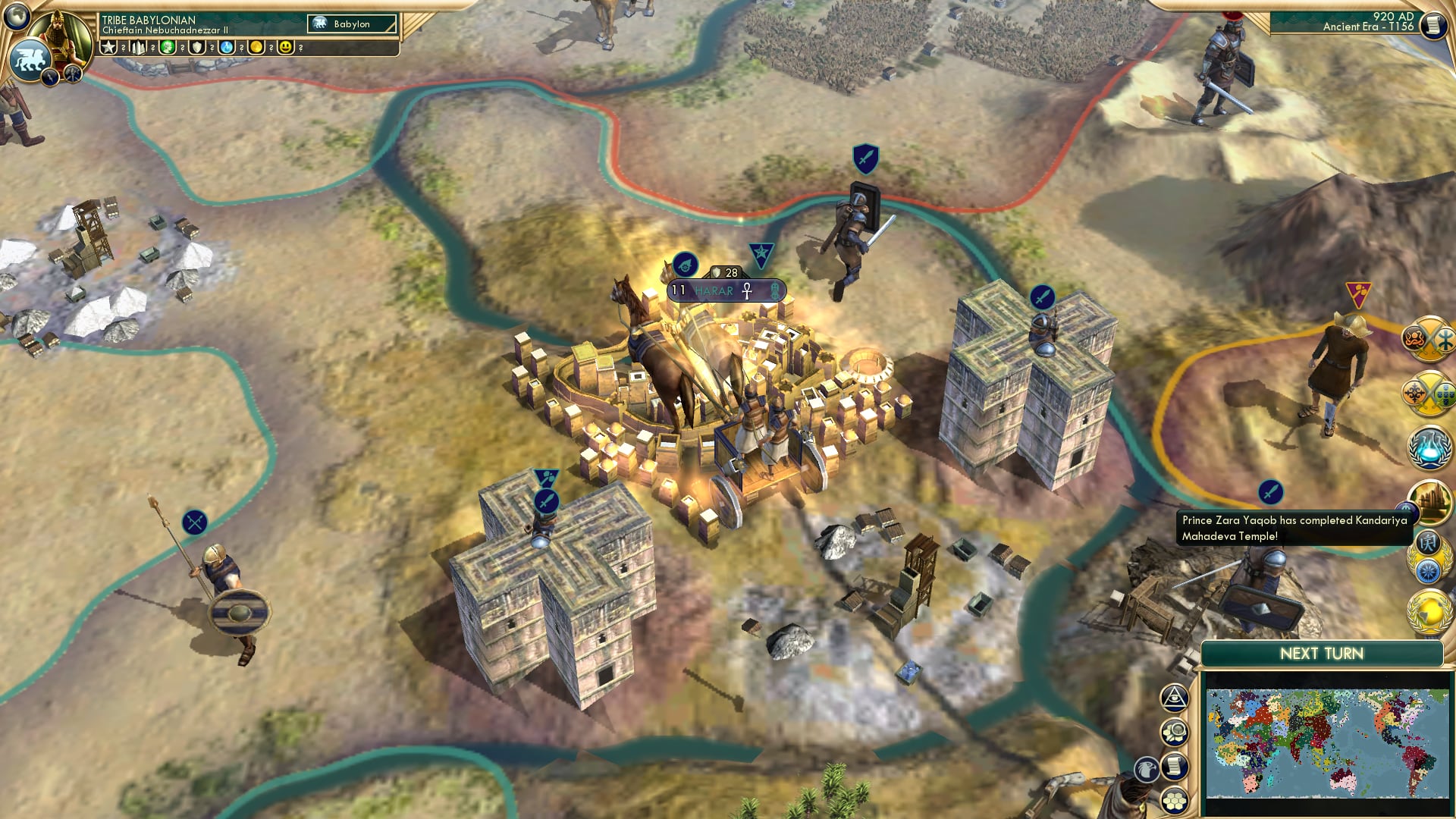Viewport: 1456px width, 819px height.
Task: Toggle resource icons with the hex magnifier button
Action: point(1174,730)
